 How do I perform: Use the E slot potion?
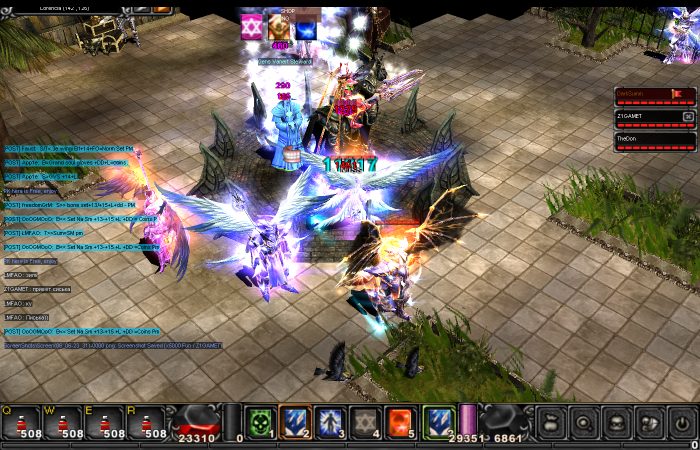(x=104, y=423)
